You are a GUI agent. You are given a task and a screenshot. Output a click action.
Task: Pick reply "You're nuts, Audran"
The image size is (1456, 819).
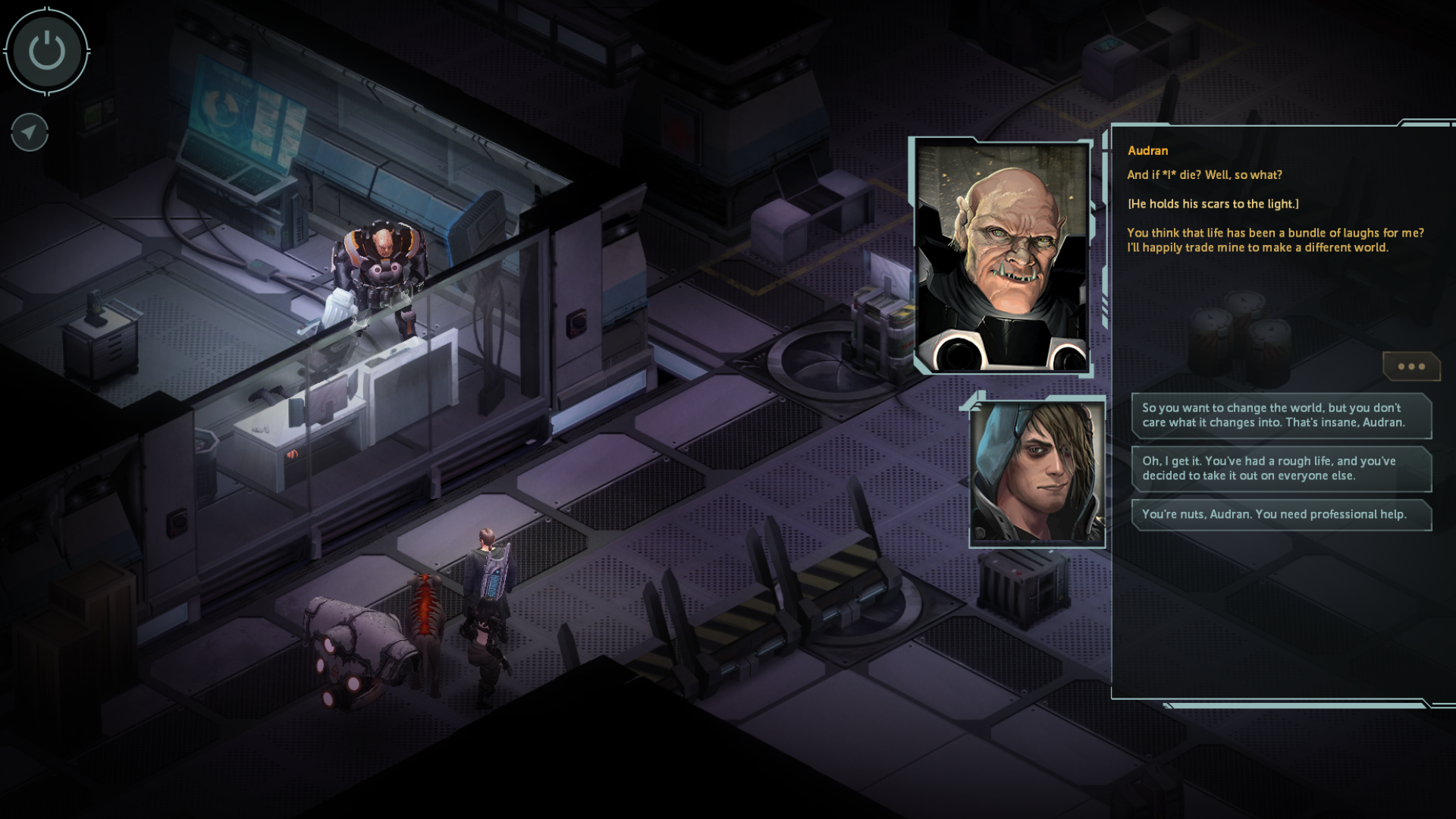tap(1281, 515)
